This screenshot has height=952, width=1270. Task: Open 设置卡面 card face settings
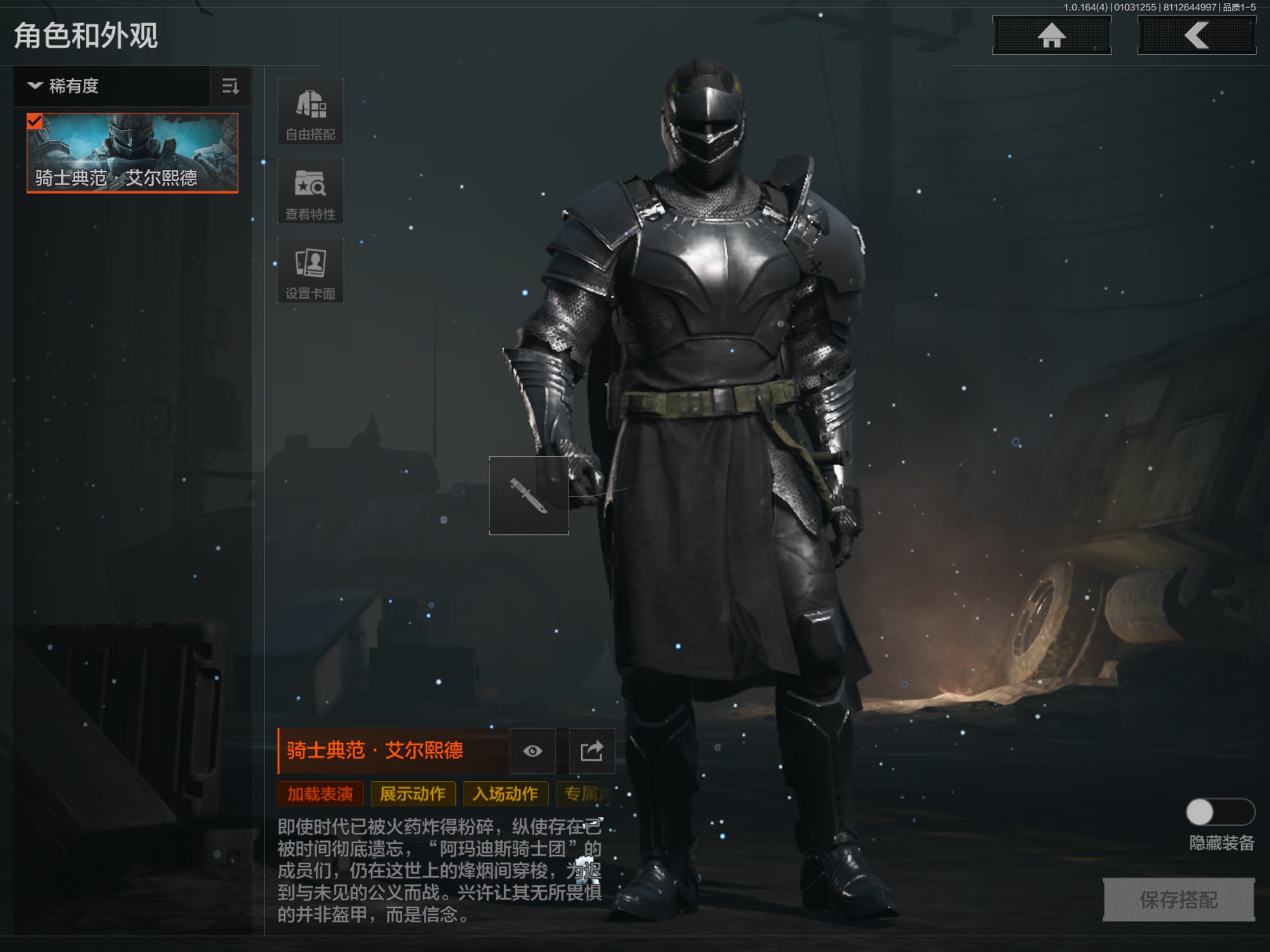point(310,270)
